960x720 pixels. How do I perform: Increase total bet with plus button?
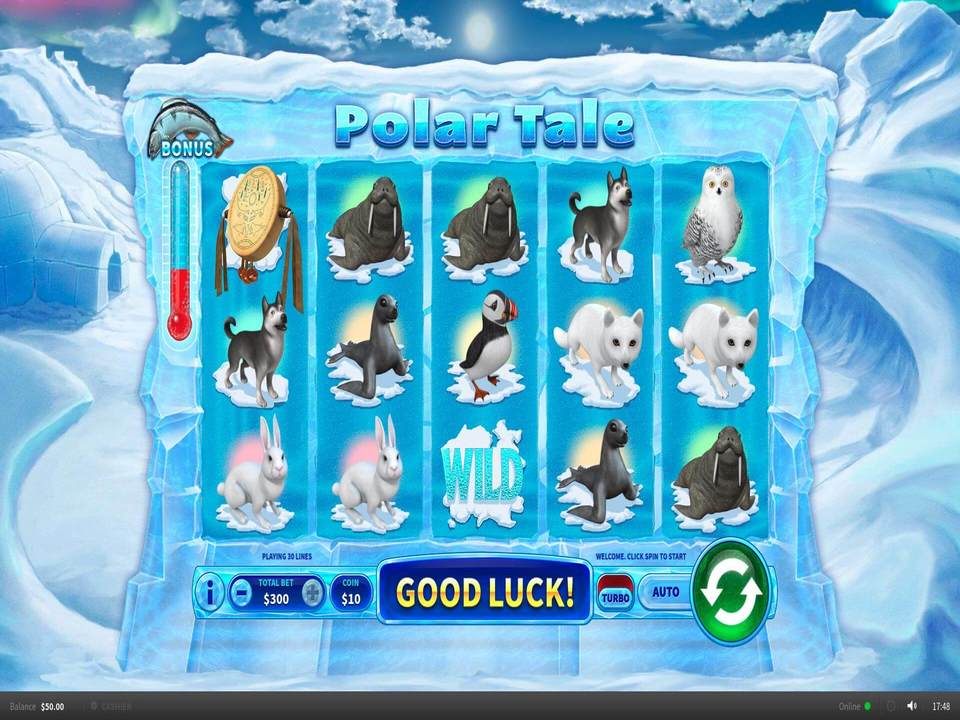(x=313, y=593)
